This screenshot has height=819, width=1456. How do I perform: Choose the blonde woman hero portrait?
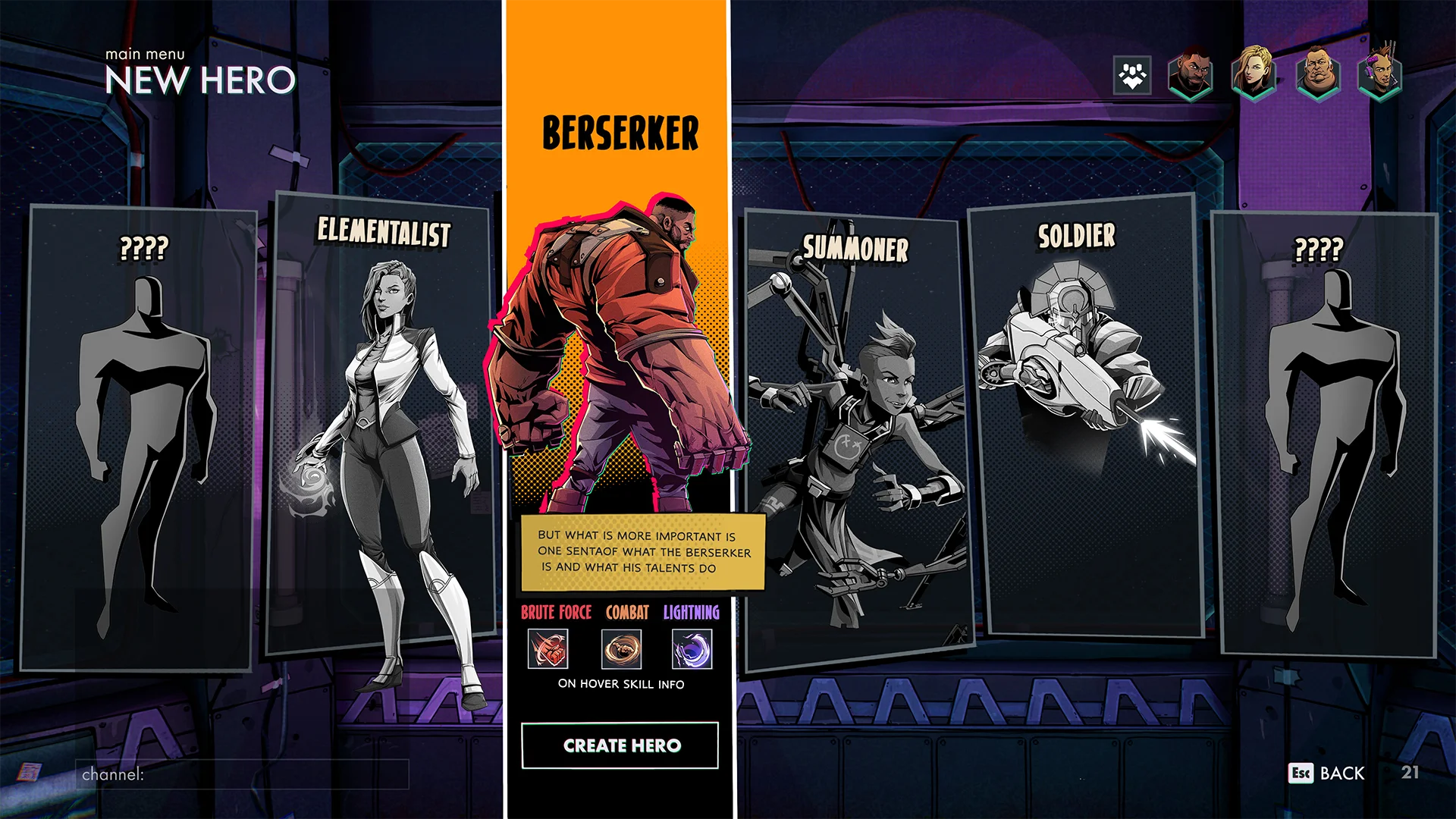(x=1253, y=74)
